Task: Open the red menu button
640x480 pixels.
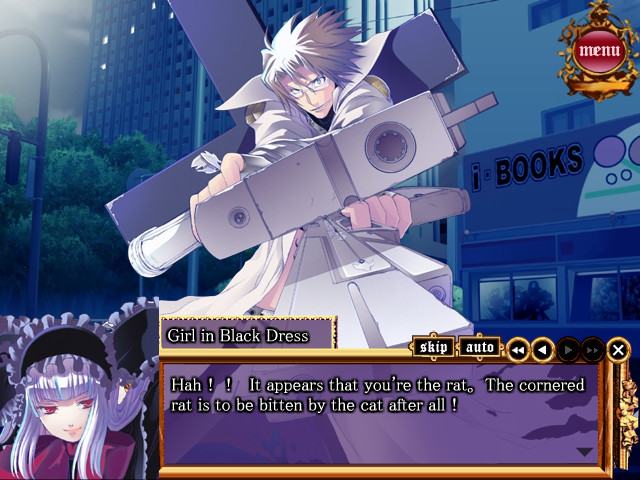Action: click(599, 49)
